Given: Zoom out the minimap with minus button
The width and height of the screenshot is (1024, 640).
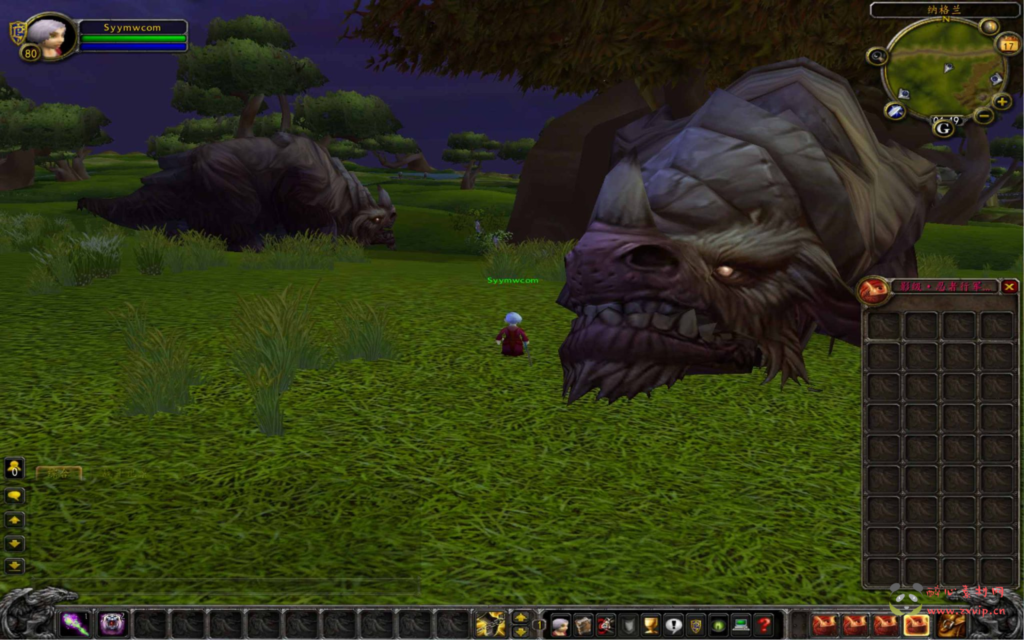Looking at the screenshot, I should coord(984,116).
